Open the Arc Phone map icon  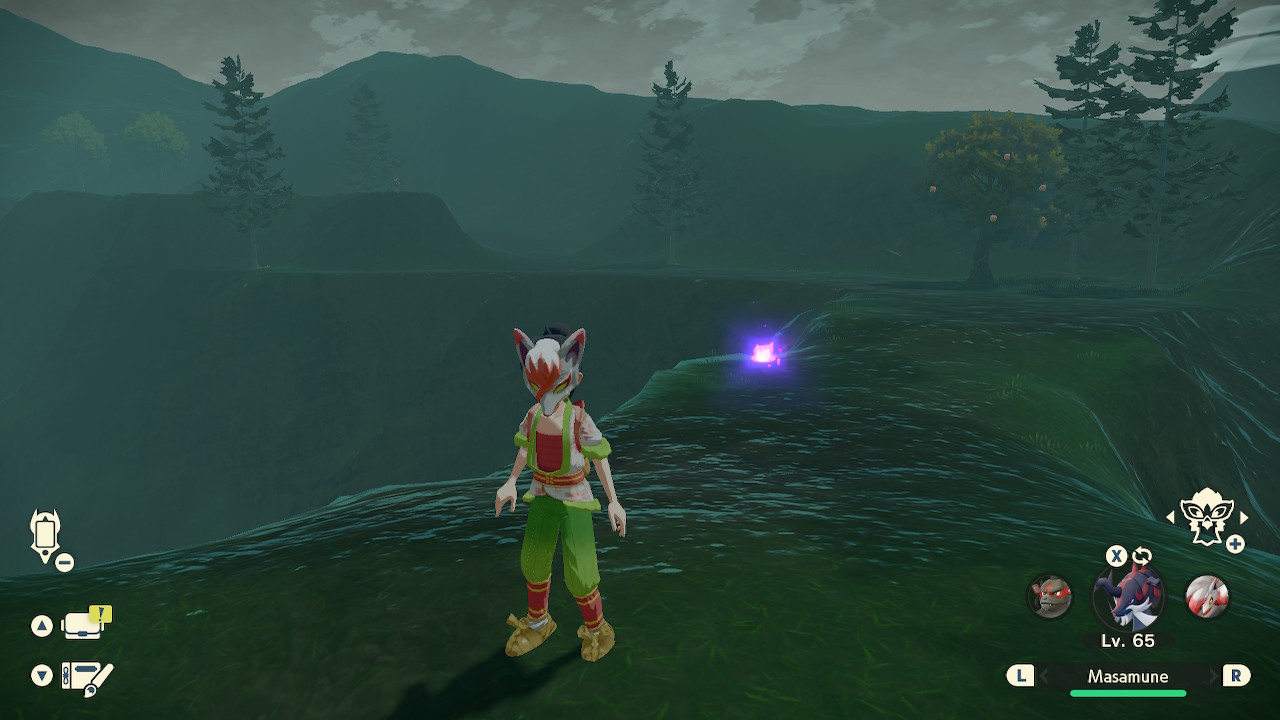click(46, 536)
